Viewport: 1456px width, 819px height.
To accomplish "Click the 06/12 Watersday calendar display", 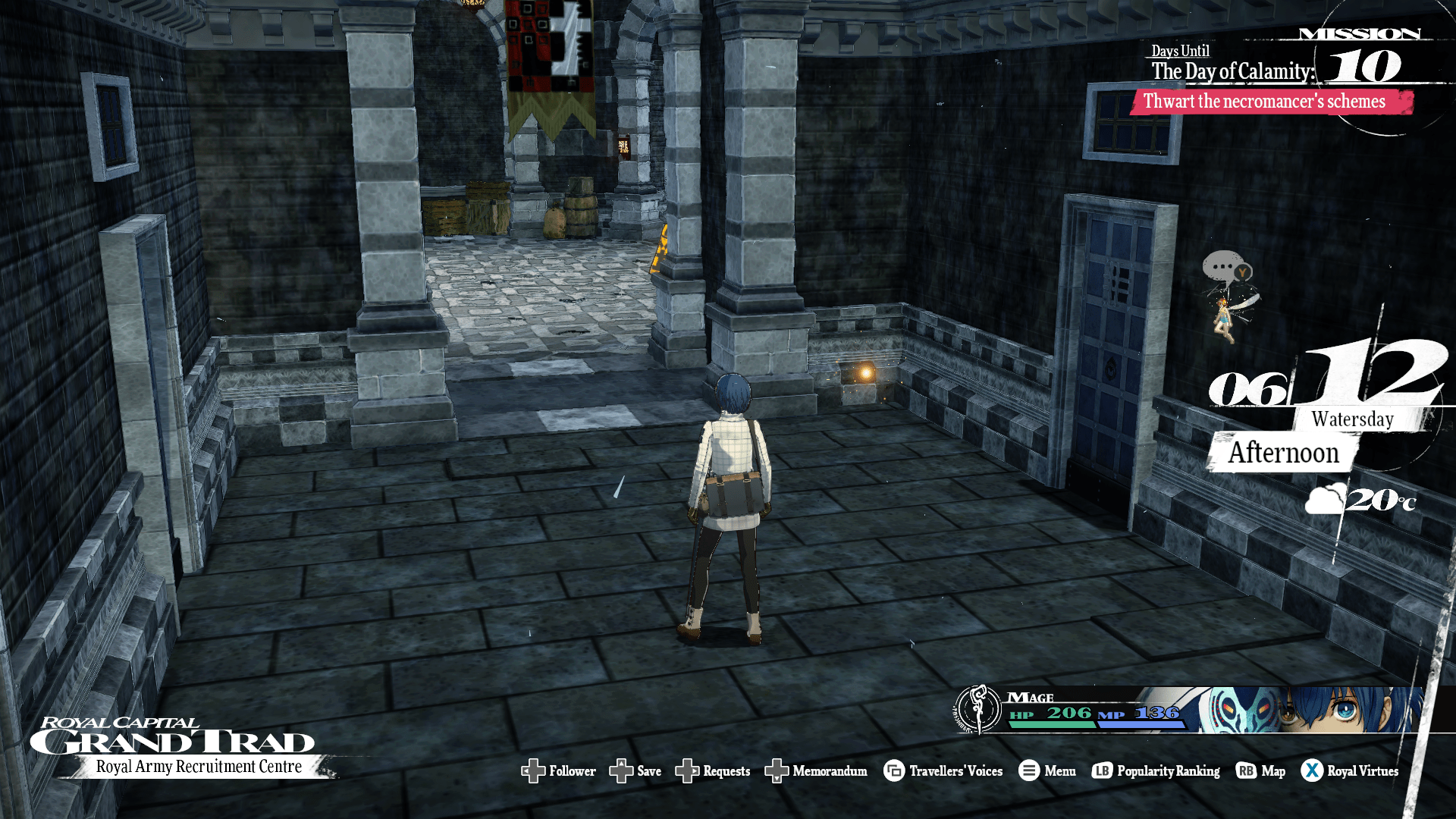I will (x=1327, y=387).
